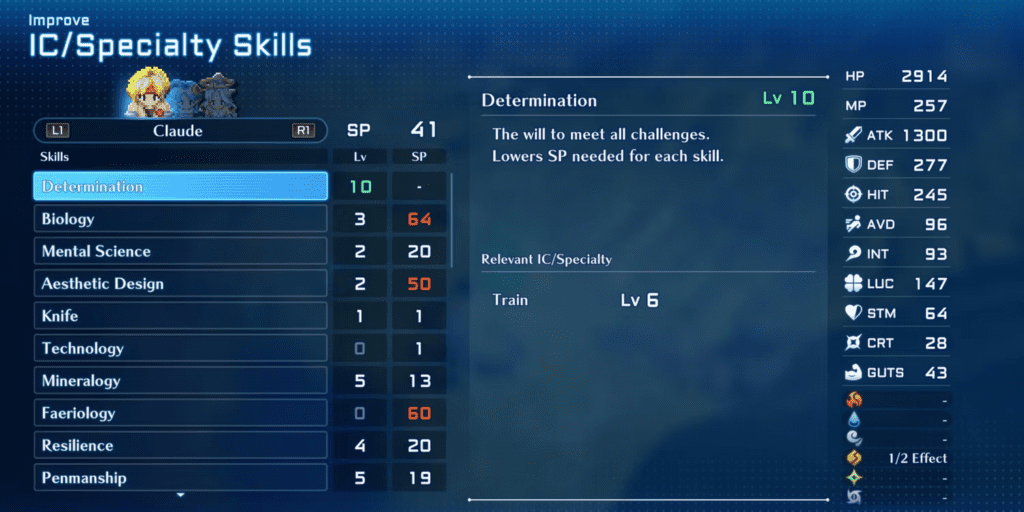The width and height of the screenshot is (1024, 512).
Task: Choose the Biology skill
Action: pyautogui.click(x=180, y=219)
